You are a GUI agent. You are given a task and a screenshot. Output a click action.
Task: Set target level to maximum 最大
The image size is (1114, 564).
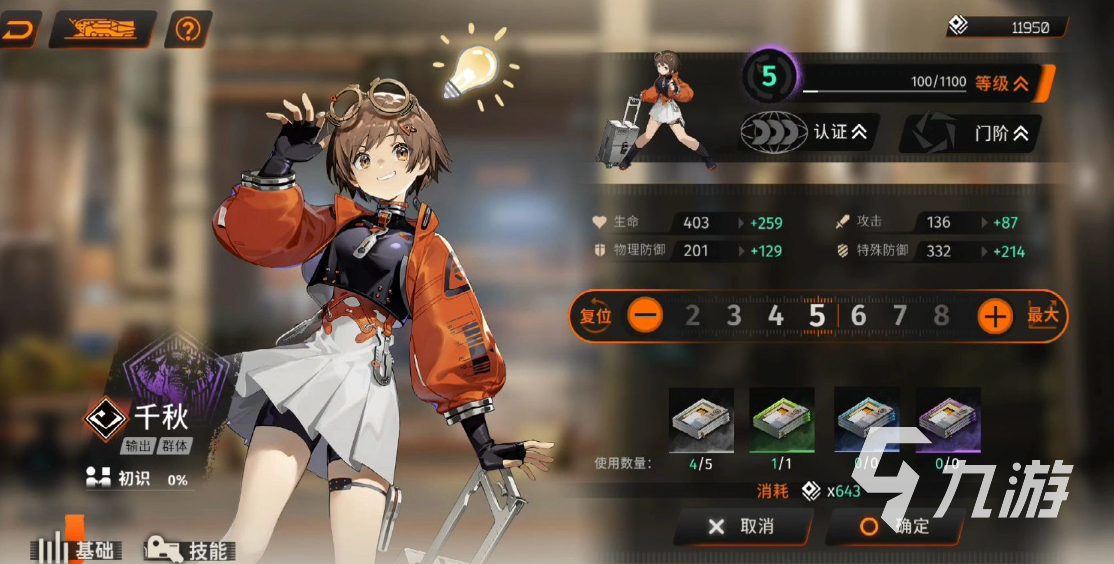click(1041, 316)
